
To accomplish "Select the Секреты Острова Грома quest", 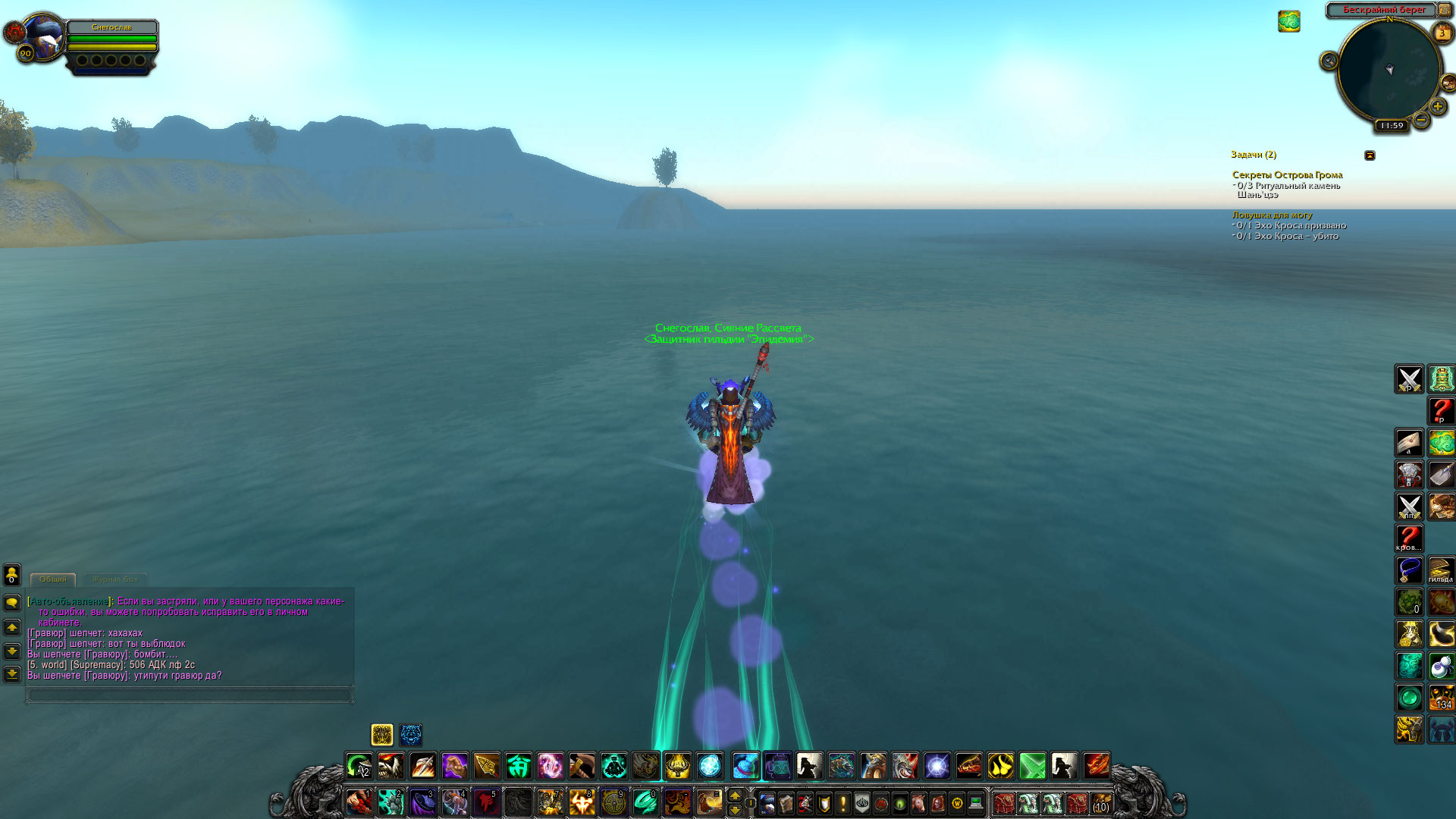I will pos(1287,175).
